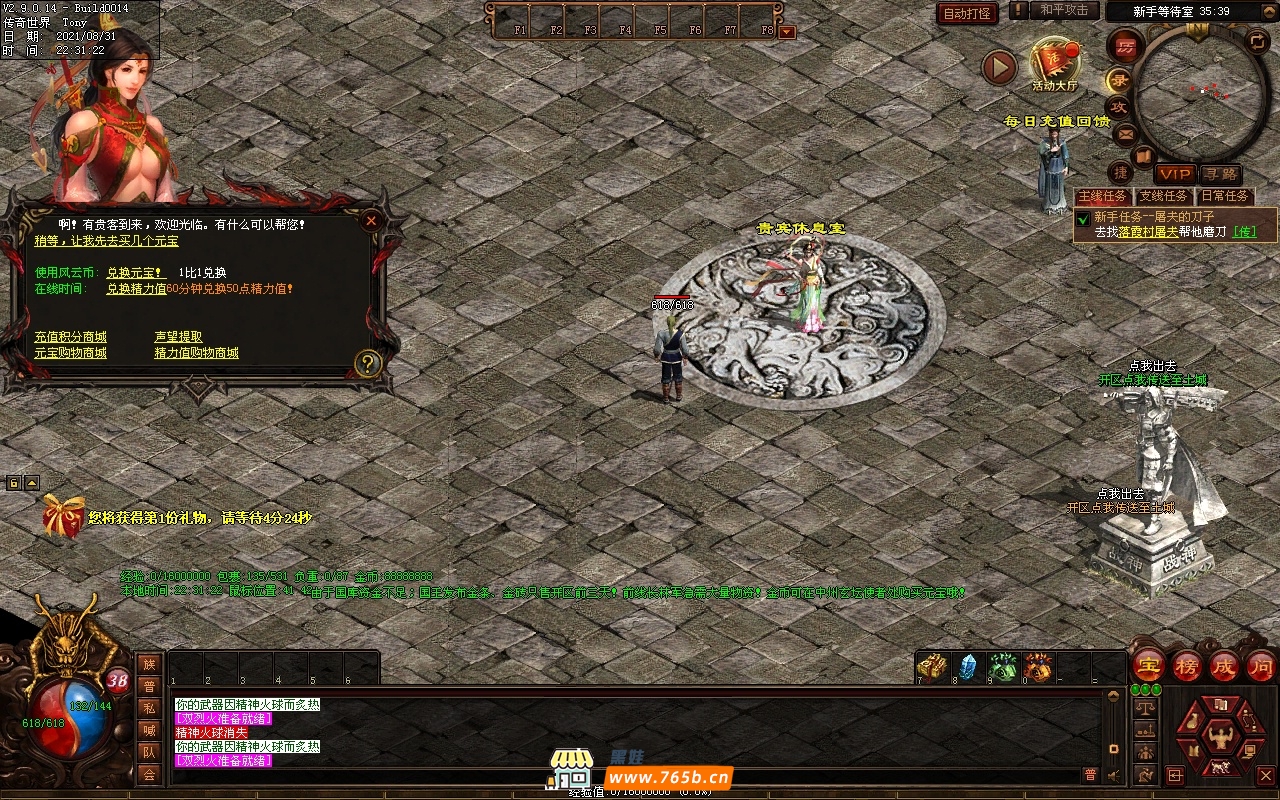The height and width of the screenshot is (800, 1280).
Task: Claim the red gift box reward icon
Action: [x=63, y=516]
